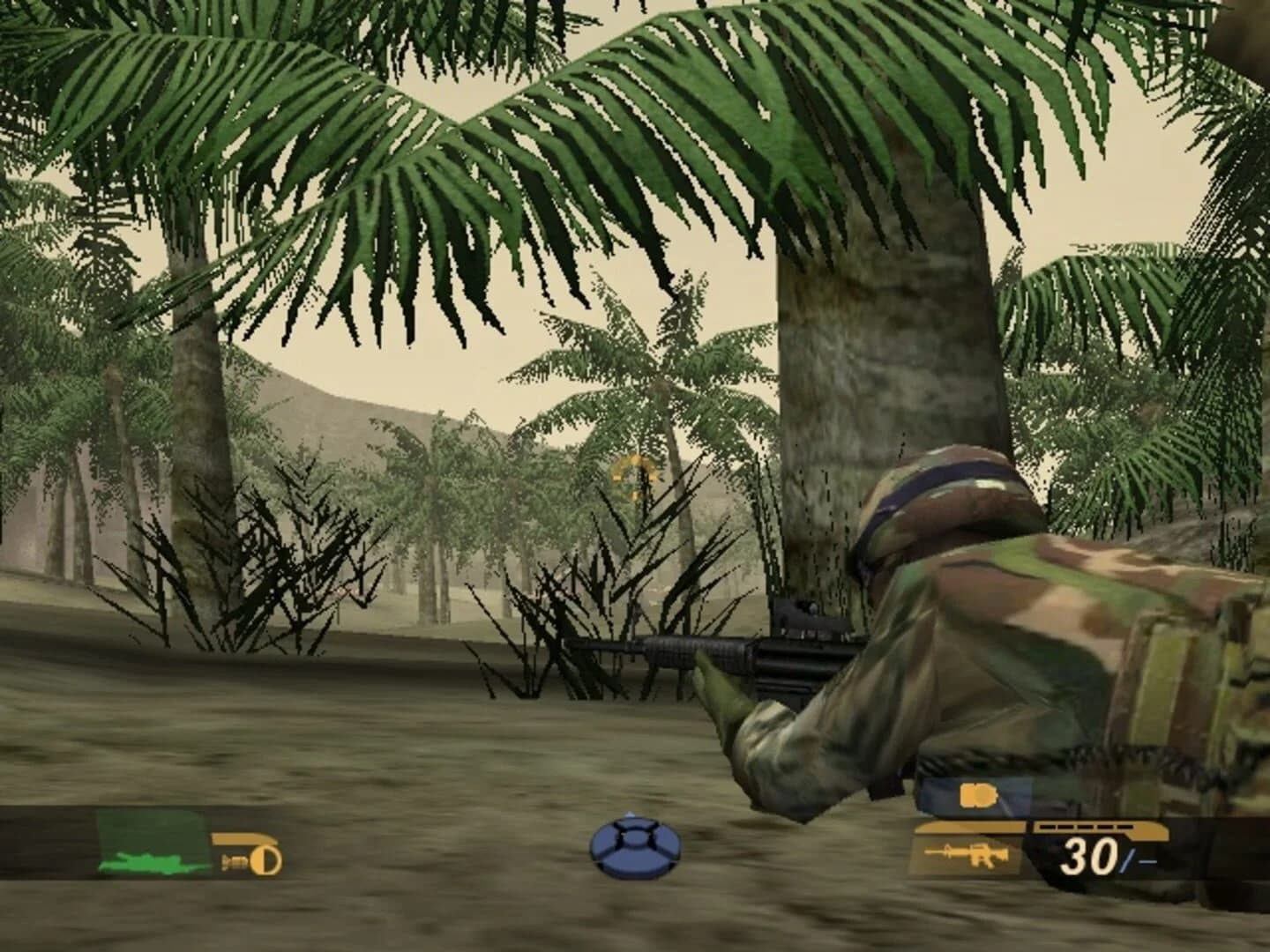Select the frag grenade icon above the weapon bar

point(979,795)
